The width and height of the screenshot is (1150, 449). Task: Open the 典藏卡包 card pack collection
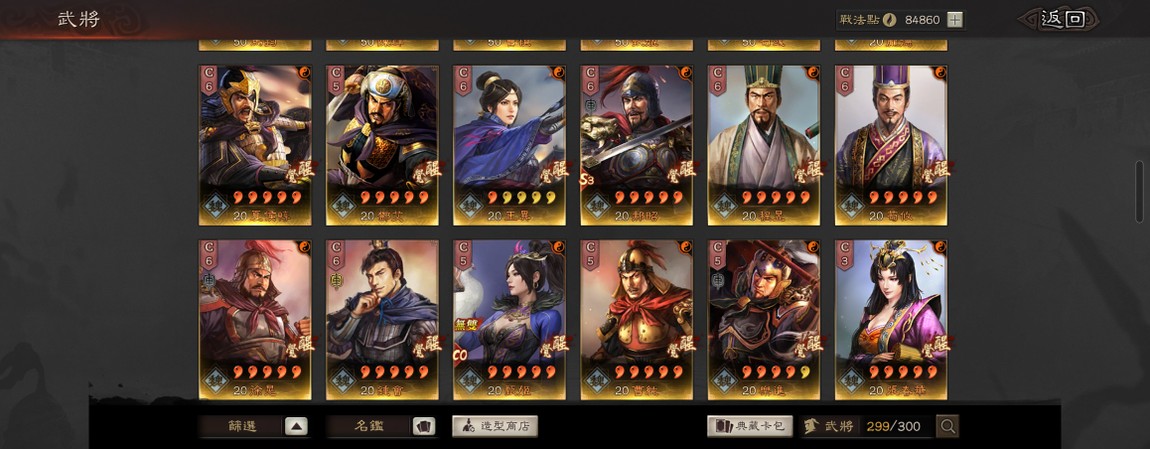pyautogui.click(x=750, y=426)
